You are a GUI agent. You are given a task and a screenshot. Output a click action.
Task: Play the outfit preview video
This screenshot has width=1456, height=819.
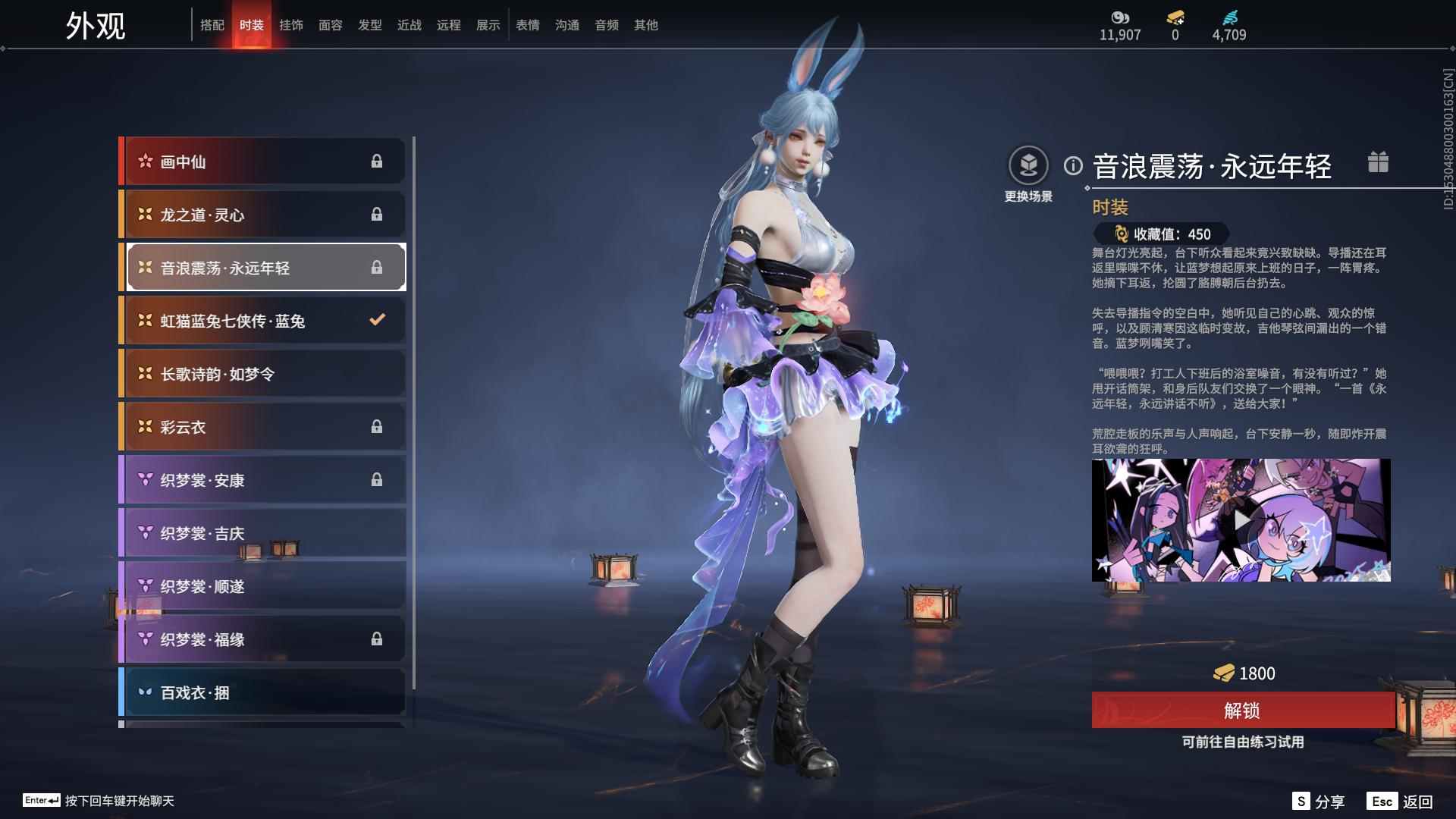(1241, 520)
